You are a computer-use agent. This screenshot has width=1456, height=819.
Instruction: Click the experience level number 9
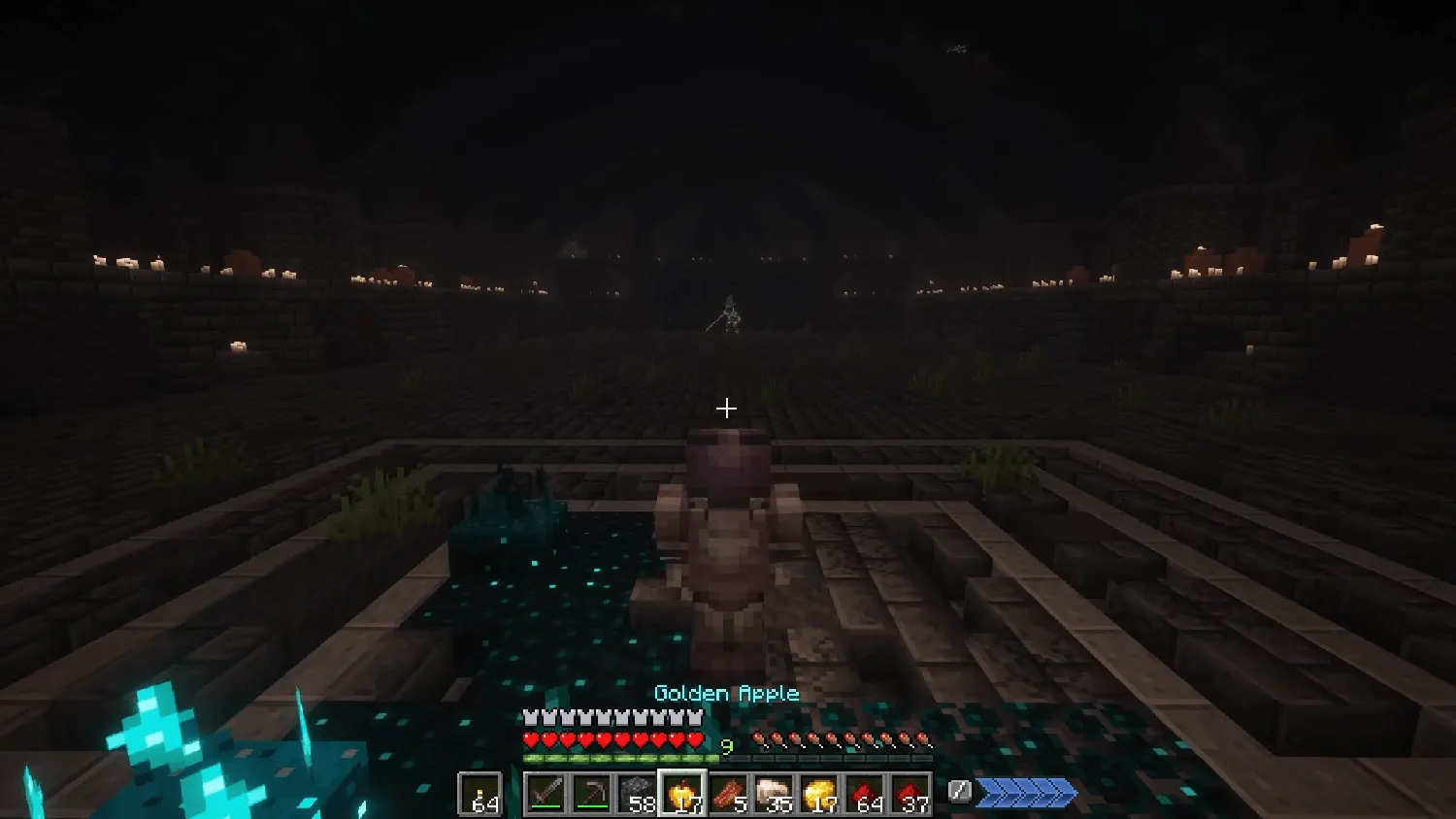tap(725, 746)
